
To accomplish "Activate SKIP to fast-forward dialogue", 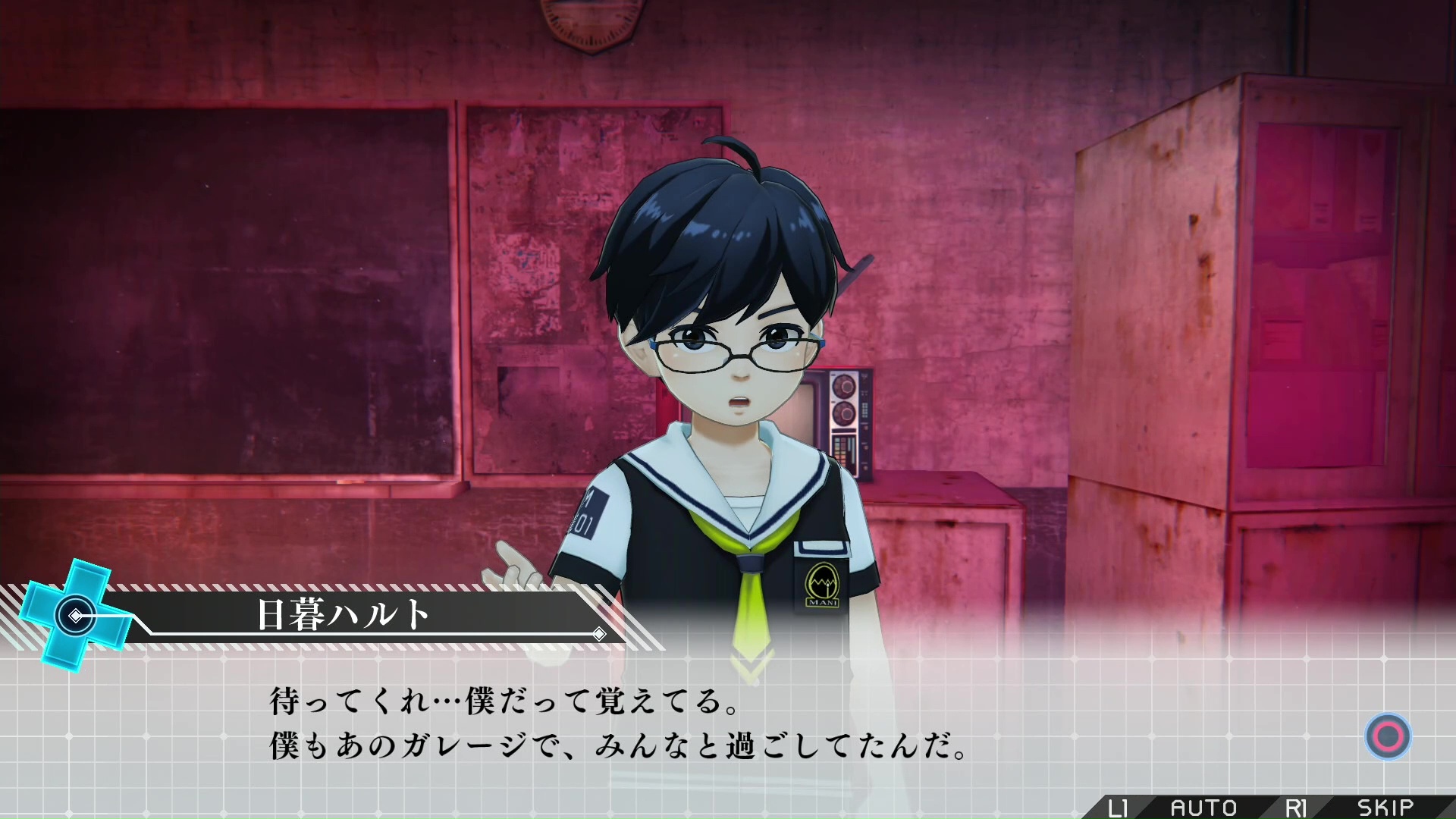I will click(x=1385, y=808).
